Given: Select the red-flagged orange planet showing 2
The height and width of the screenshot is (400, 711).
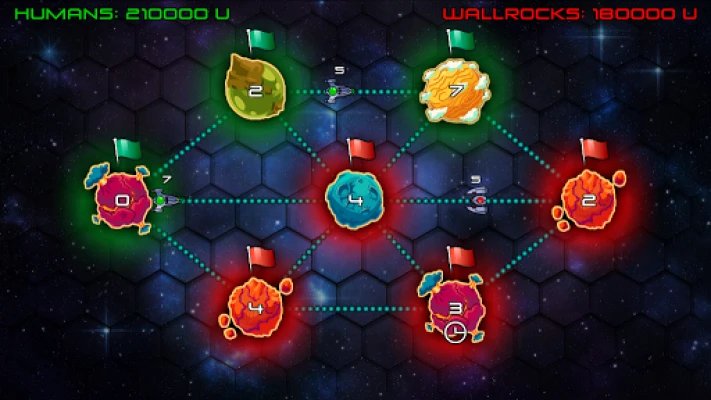Looking at the screenshot, I should click(588, 200).
